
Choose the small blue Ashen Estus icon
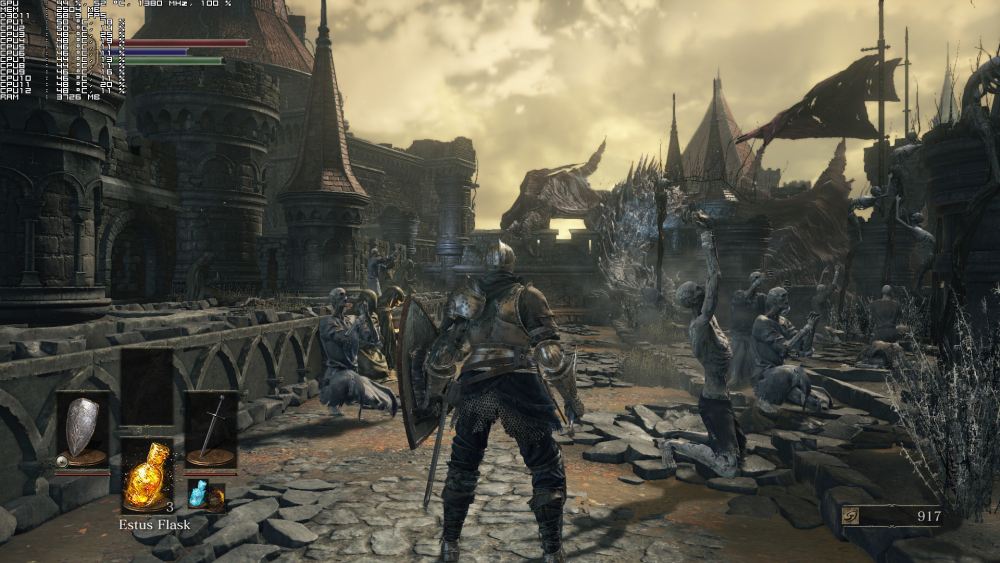click(198, 493)
